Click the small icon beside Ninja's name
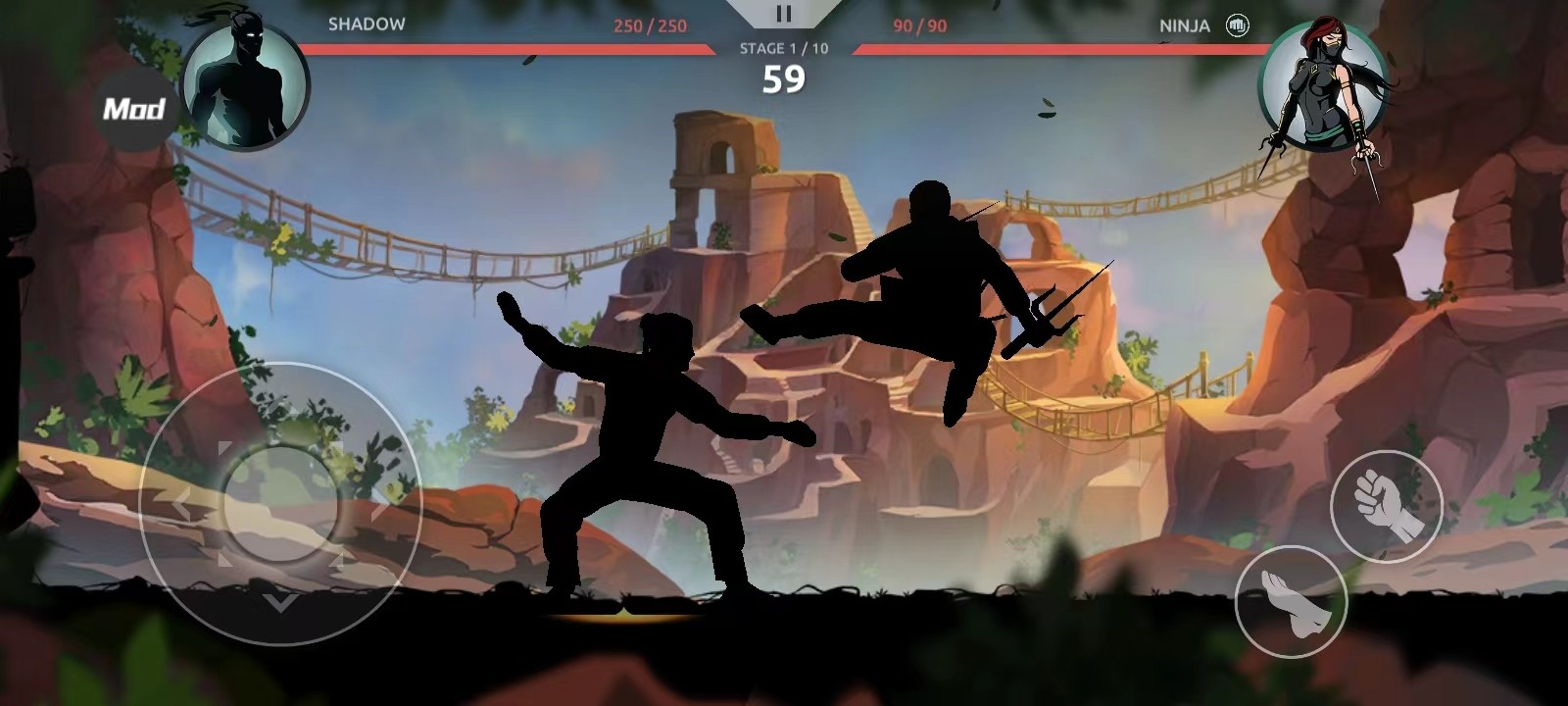Screen dimensions: 1568x706 pos(1238,25)
